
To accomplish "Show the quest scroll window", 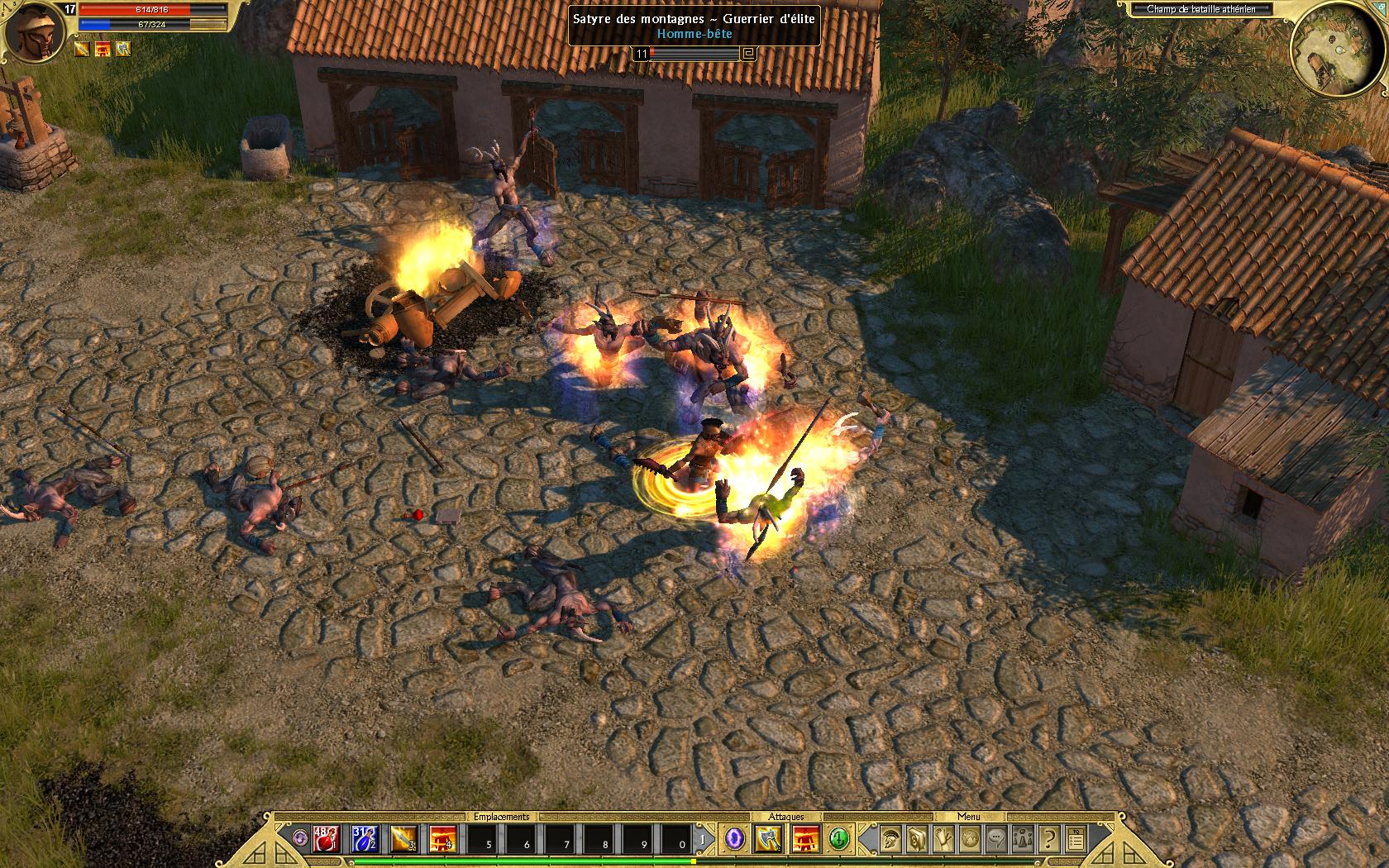I will point(943,840).
